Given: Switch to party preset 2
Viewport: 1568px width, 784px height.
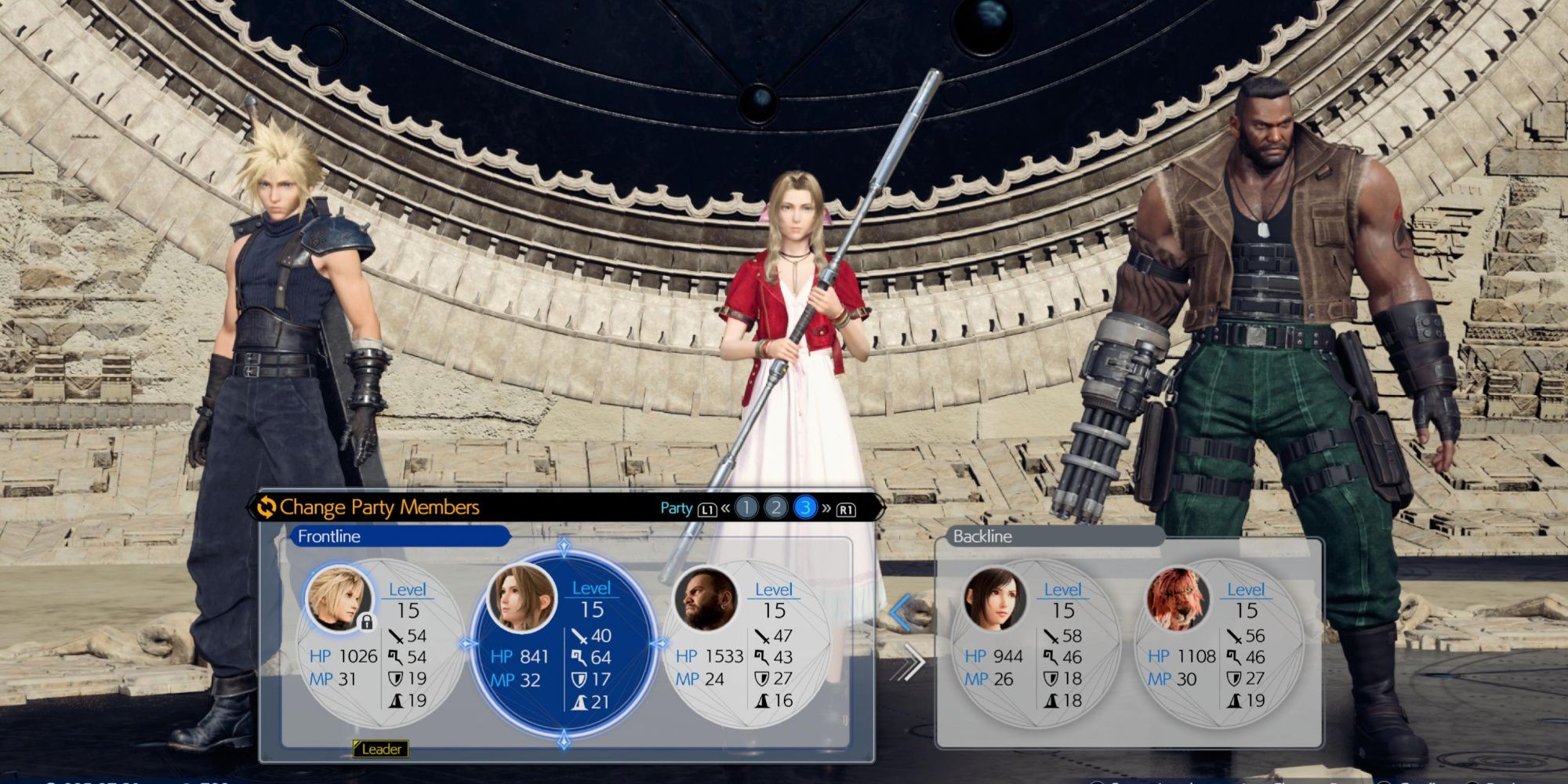Looking at the screenshot, I should point(775,508).
